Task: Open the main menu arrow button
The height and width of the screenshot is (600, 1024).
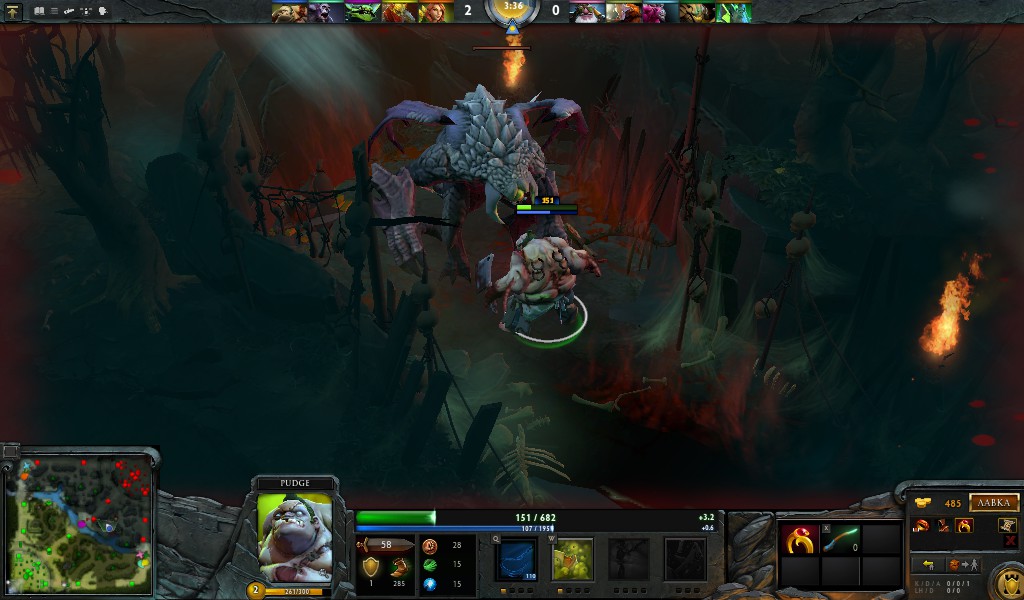Action: [15, 11]
